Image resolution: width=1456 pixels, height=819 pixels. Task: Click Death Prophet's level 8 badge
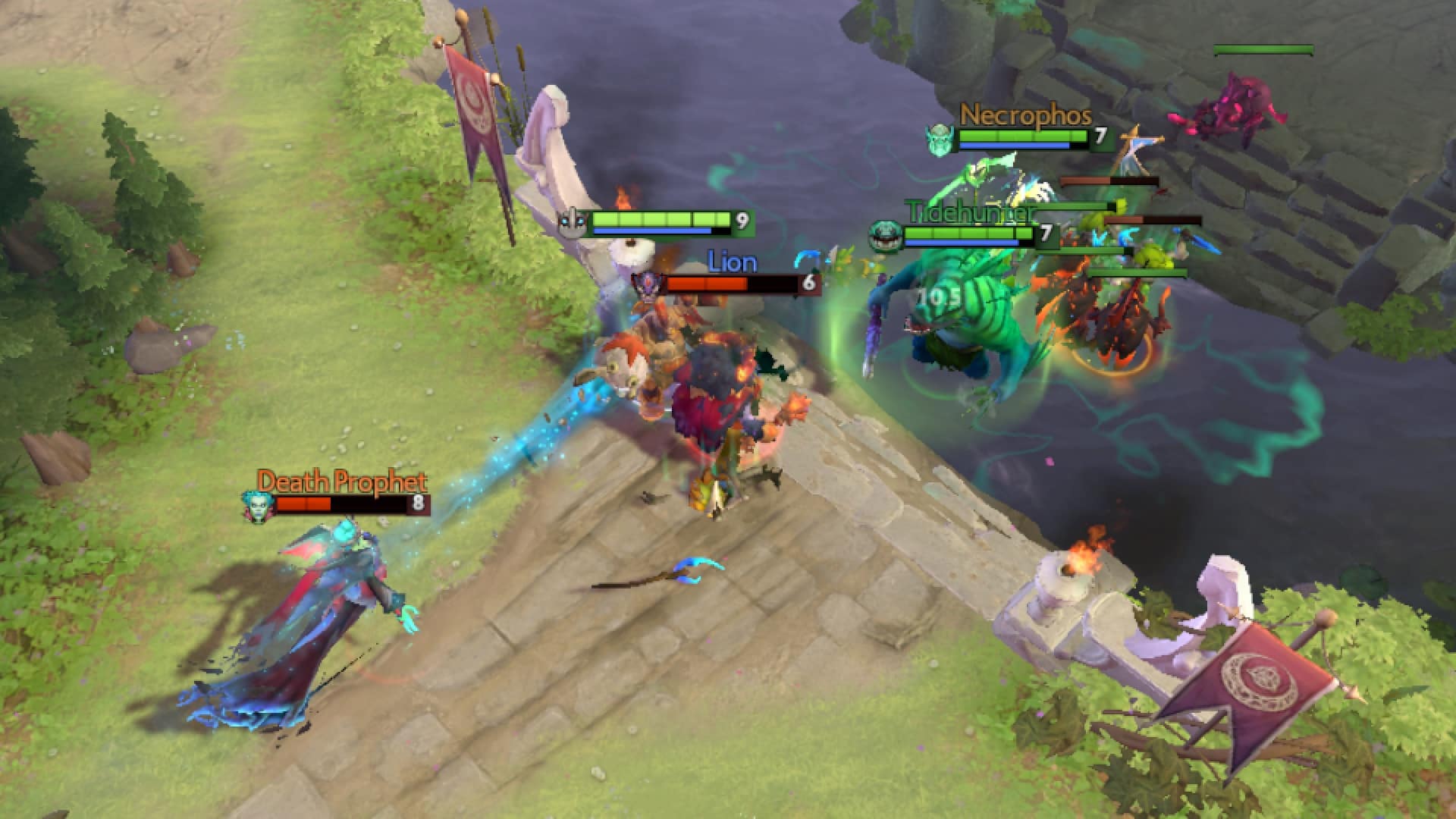(x=419, y=503)
